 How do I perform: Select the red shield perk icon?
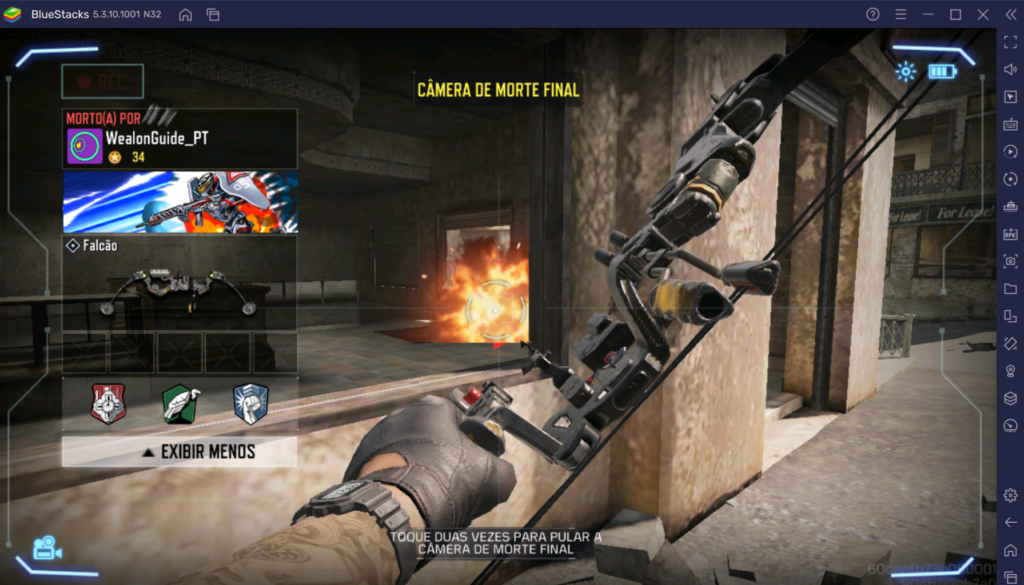pos(108,403)
